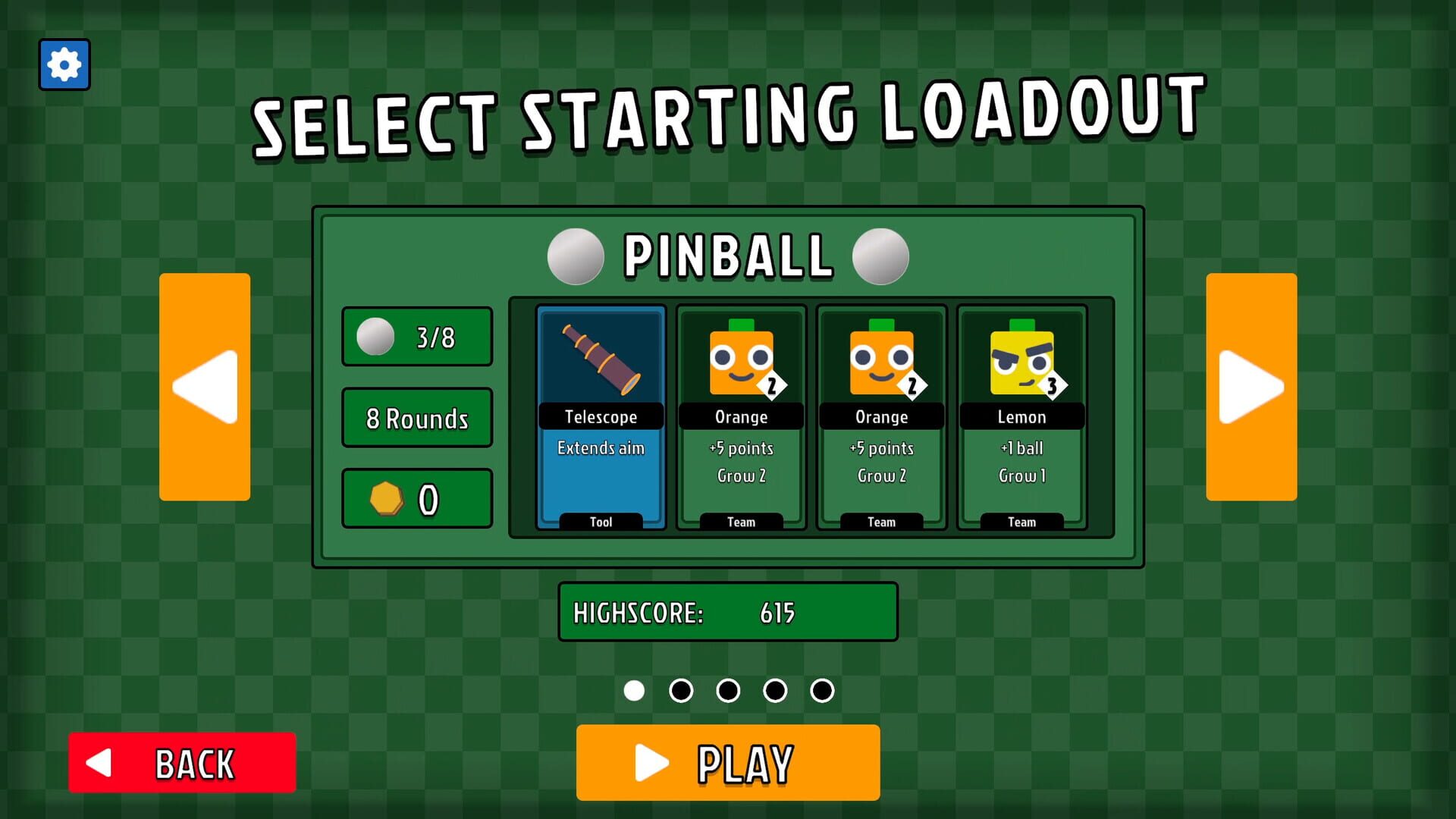
Task: Browse to the previous loadout with left arrow
Action: 204,388
